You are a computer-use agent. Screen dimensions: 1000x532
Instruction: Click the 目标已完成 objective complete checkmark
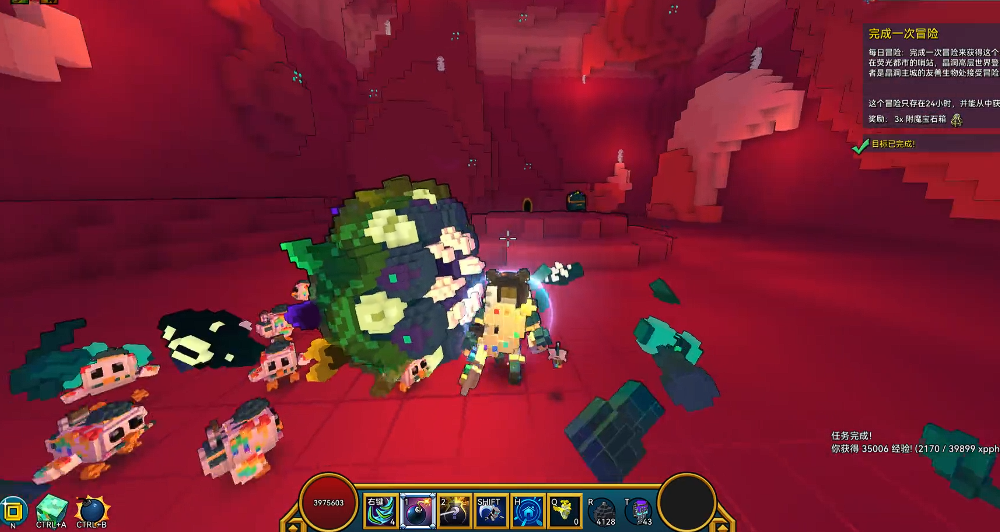click(x=860, y=146)
